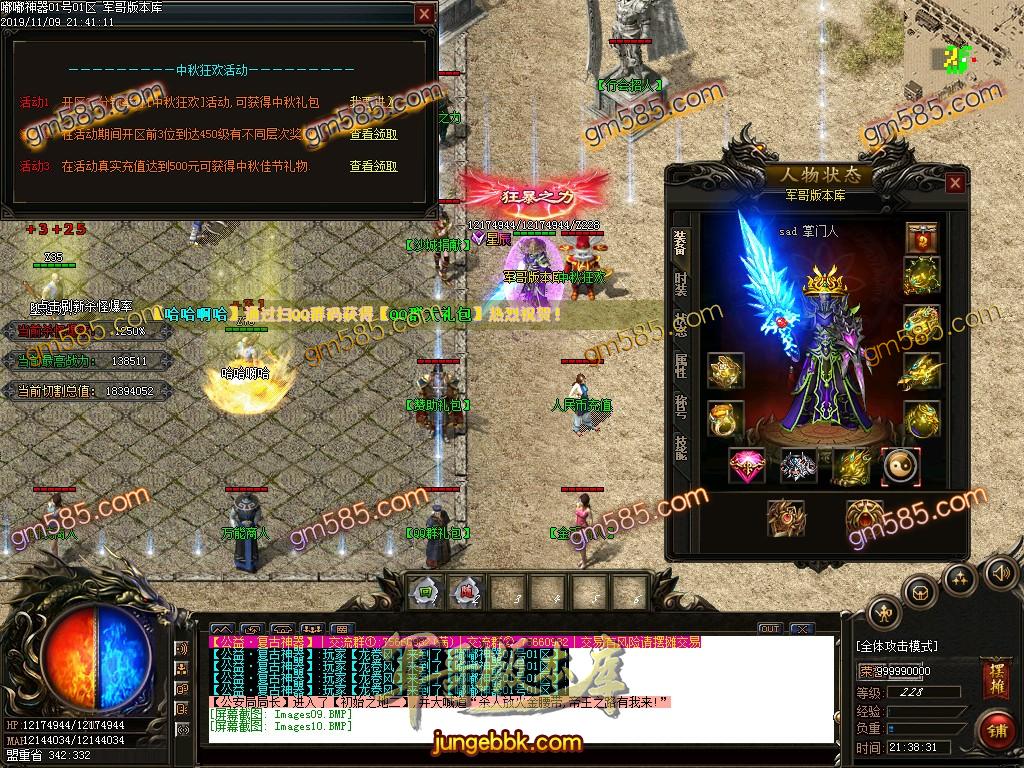Image resolution: width=1024 pixels, height=768 pixels.
Task: Close the Mid-Autumn event dialog
Action: (425, 14)
